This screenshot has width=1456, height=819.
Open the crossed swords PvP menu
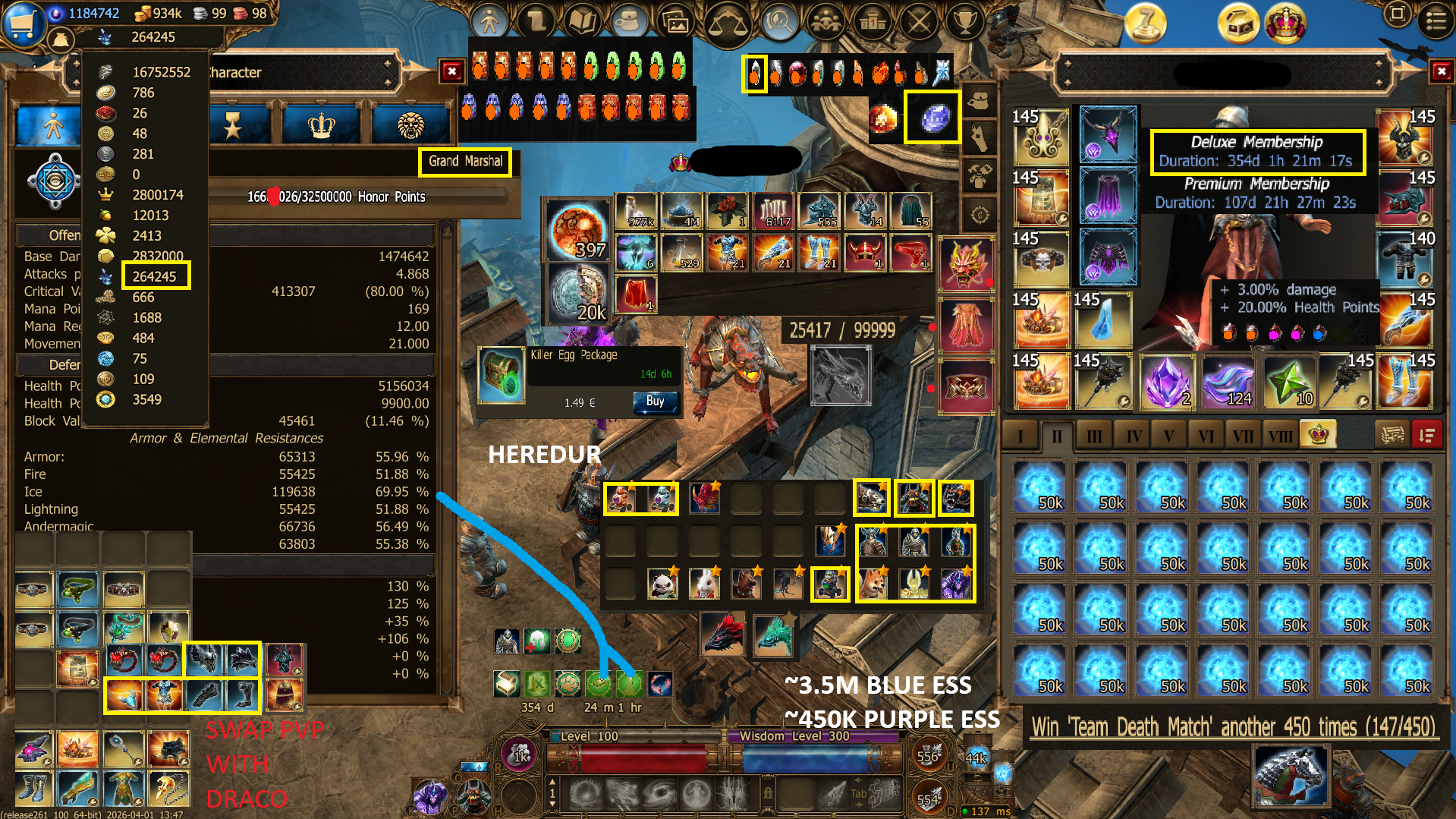[919, 21]
